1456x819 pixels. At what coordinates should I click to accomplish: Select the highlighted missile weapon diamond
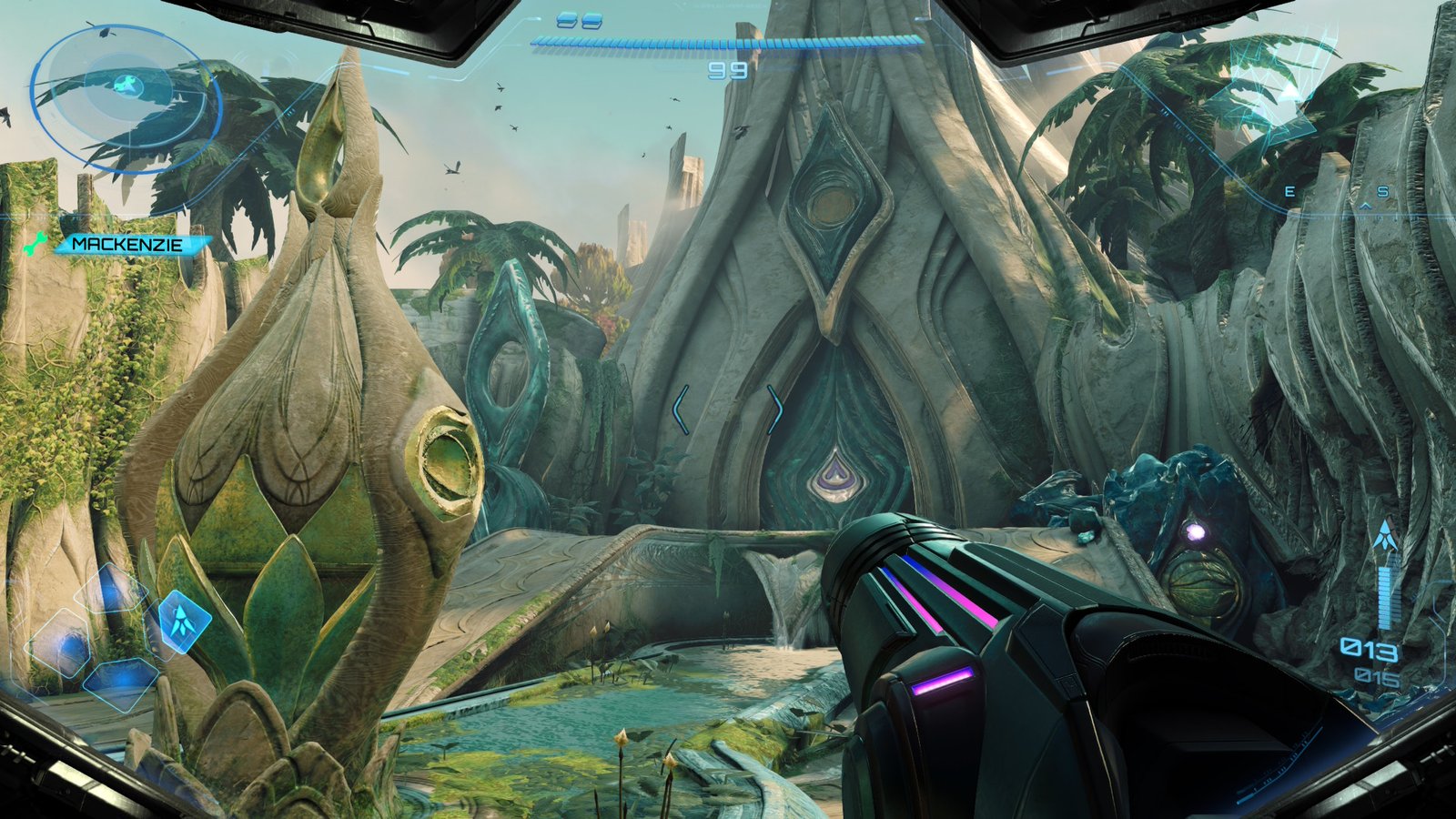tap(185, 620)
